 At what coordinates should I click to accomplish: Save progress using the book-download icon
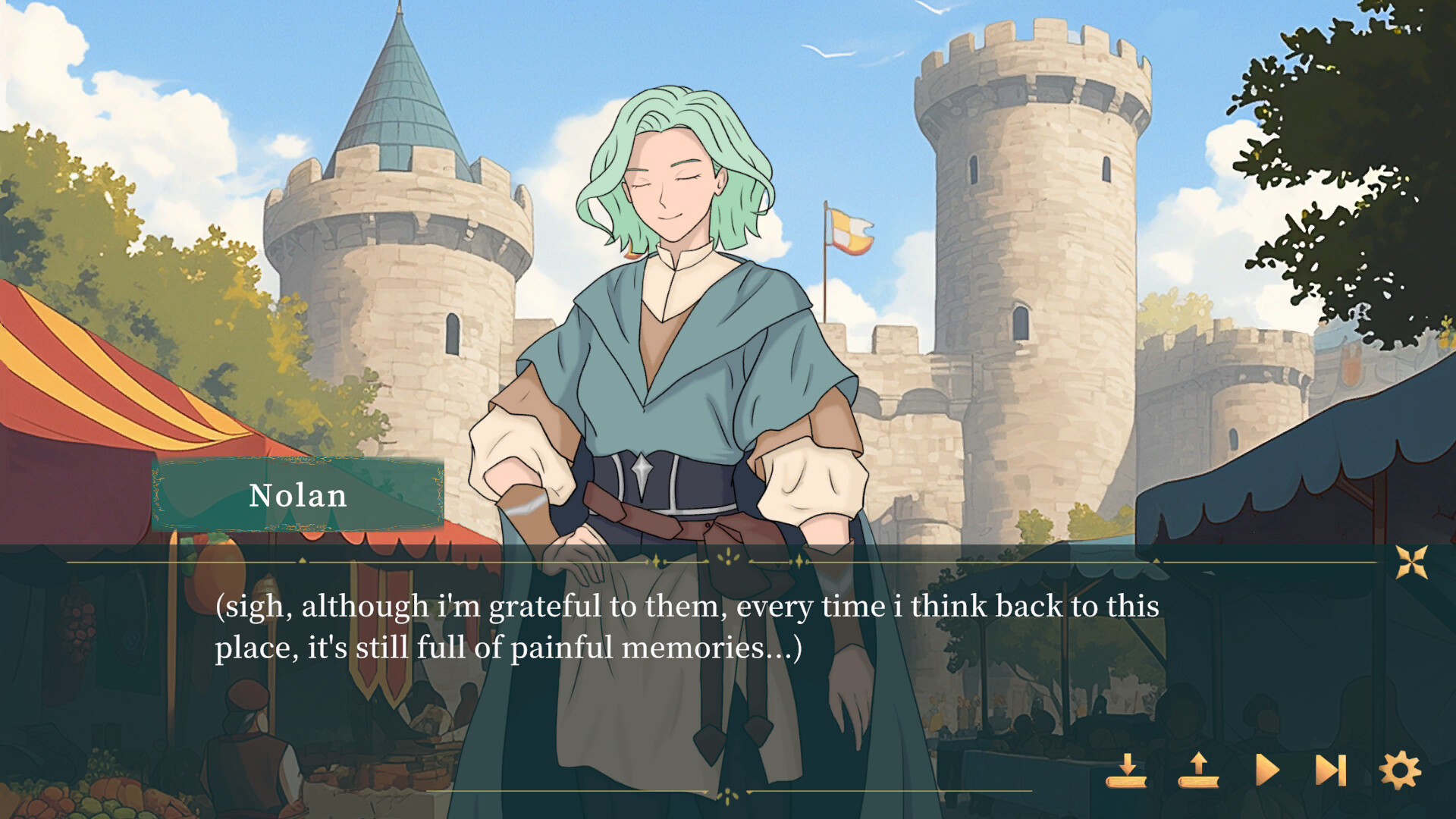tap(1127, 768)
